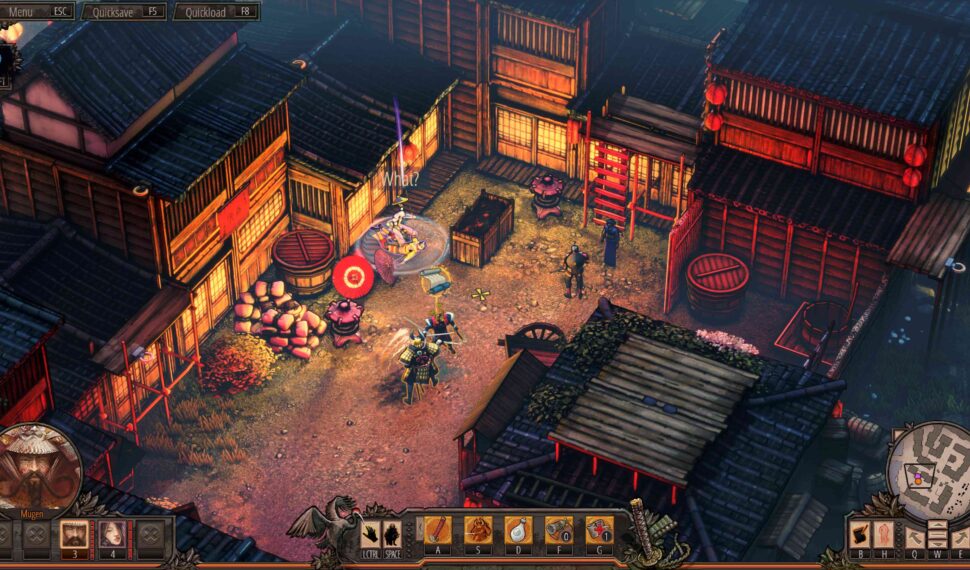Activate the sword attack ability
Viewport: 970px width, 570px height.
[438, 530]
